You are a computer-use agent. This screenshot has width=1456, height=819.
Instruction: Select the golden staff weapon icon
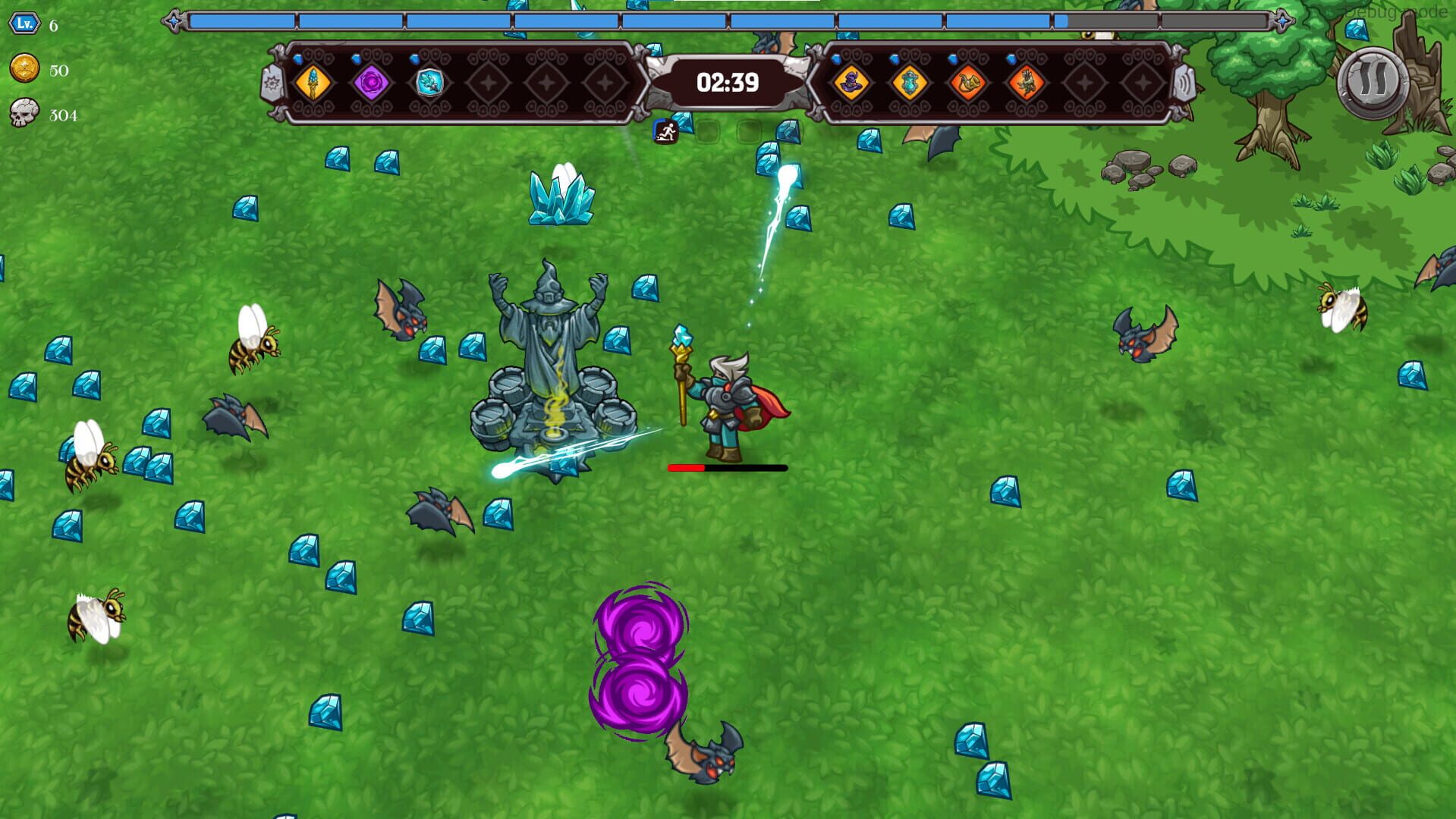pyautogui.click(x=313, y=83)
